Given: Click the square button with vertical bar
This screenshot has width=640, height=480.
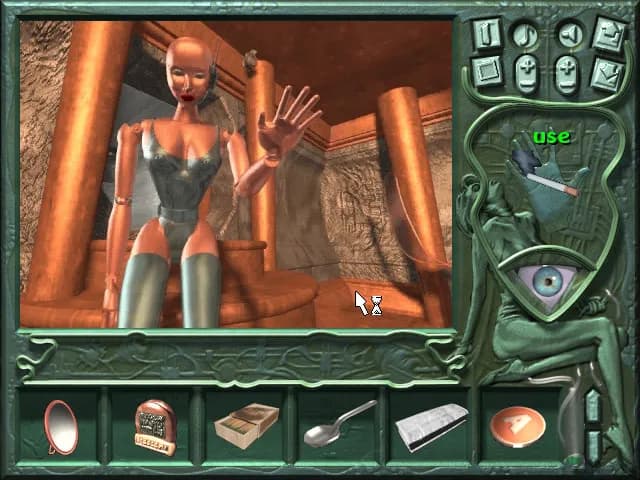Looking at the screenshot, I should (x=487, y=31).
